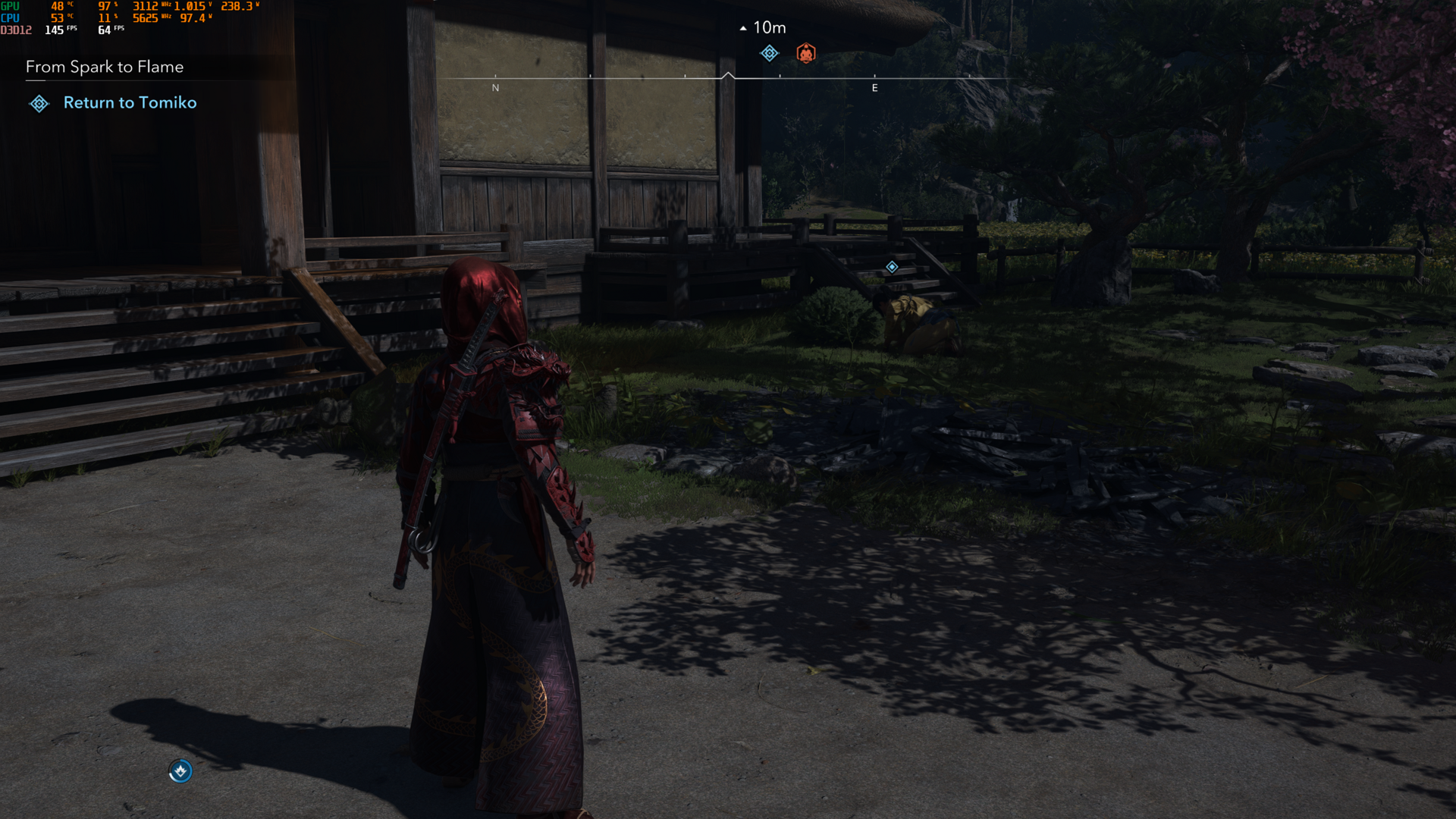The image size is (1456, 819).
Task: Click the 238.3 W power reading
Action: pyautogui.click(x=235, y=6)
